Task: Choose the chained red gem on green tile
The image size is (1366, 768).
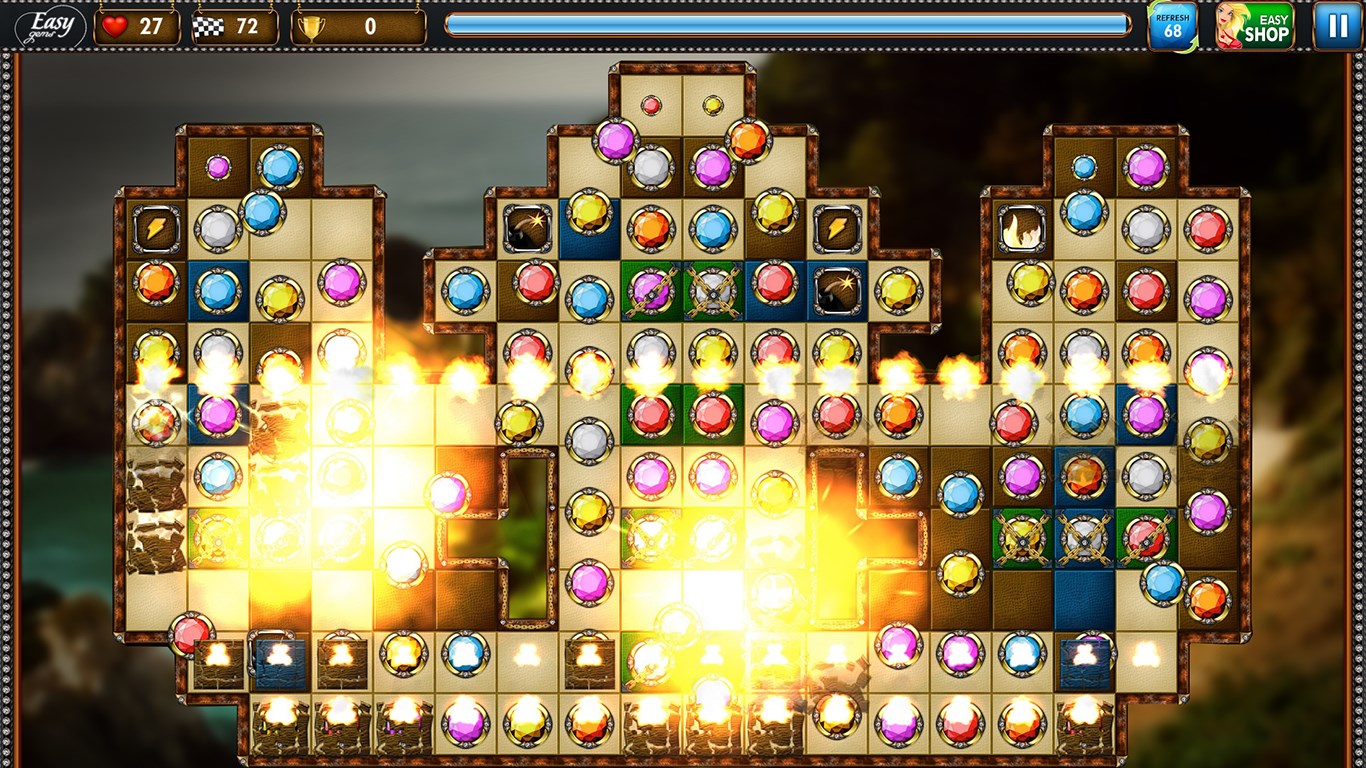Action: (1146, 538)
